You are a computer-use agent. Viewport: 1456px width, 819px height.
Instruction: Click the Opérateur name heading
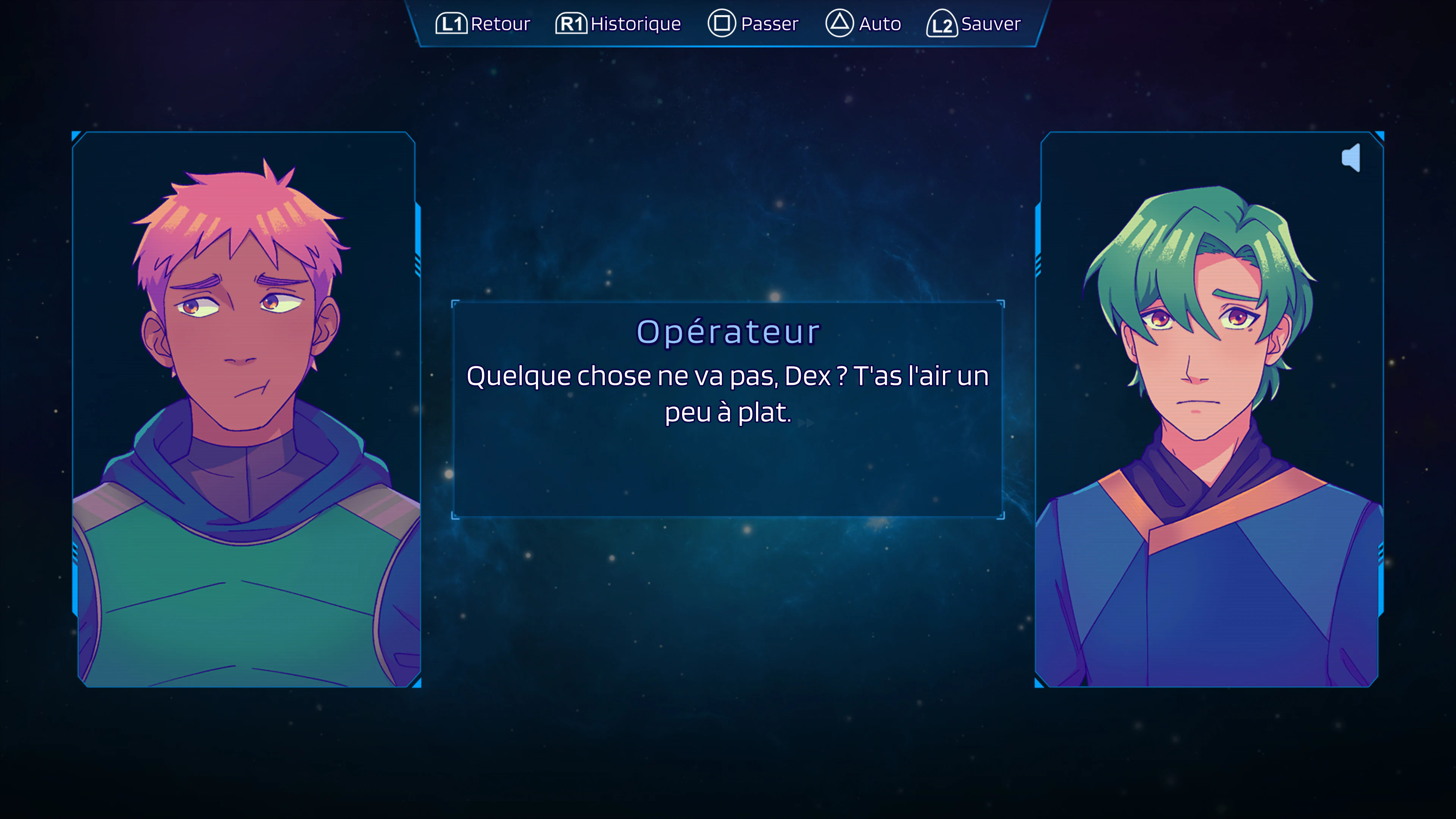pyautogui.click(x=728, y=332)
